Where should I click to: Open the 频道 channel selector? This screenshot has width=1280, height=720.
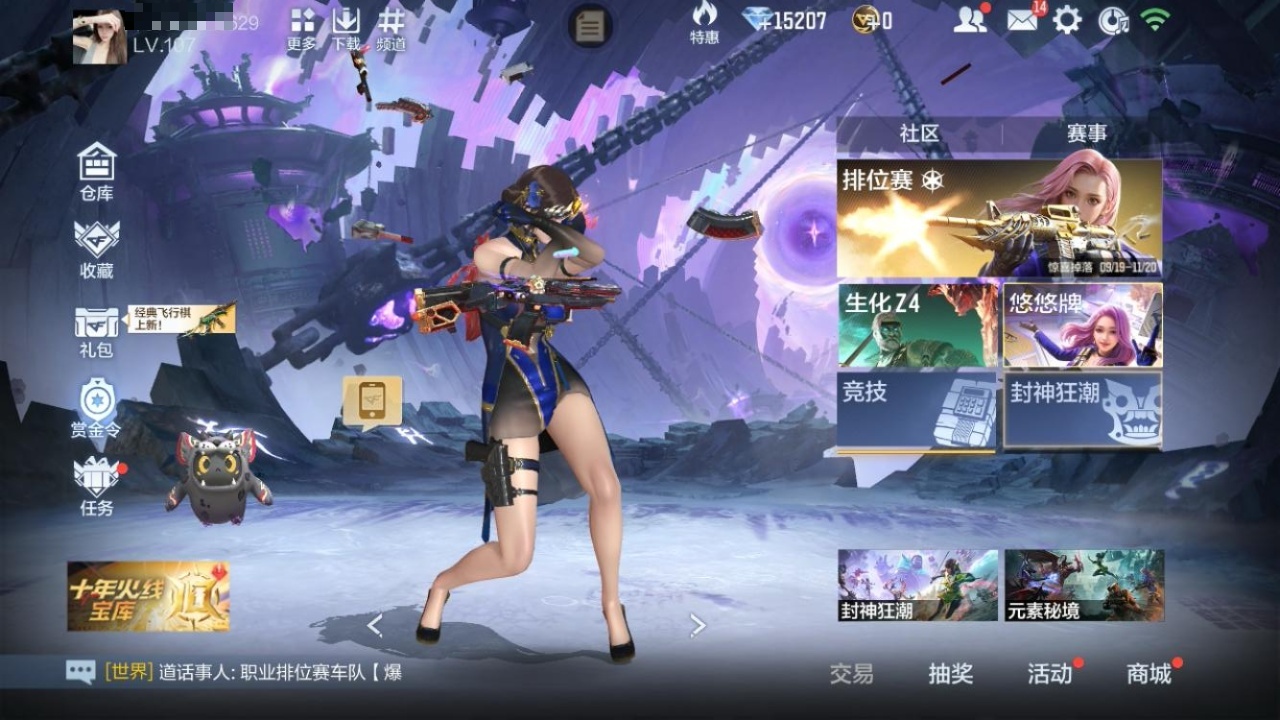click(x=391, y=29)
